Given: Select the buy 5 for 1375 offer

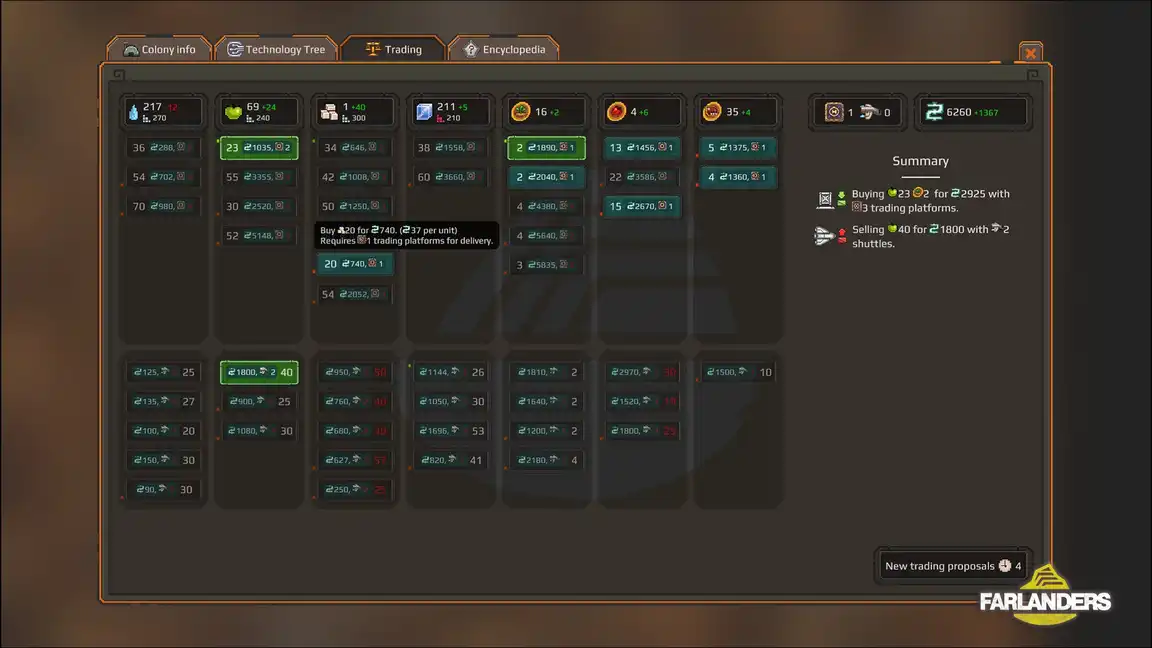Looking at the screenshot, I should pyautogui.click(x=738, y=148).
